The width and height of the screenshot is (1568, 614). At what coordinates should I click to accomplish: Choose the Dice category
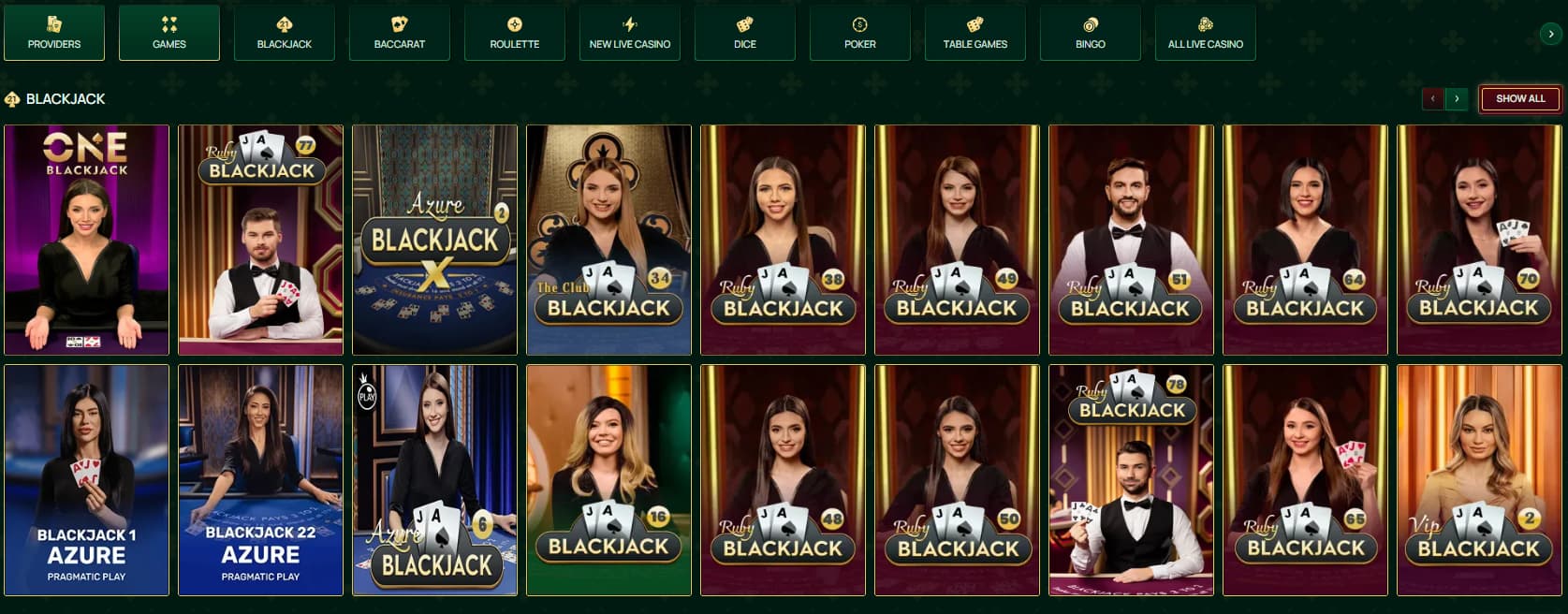745,33
